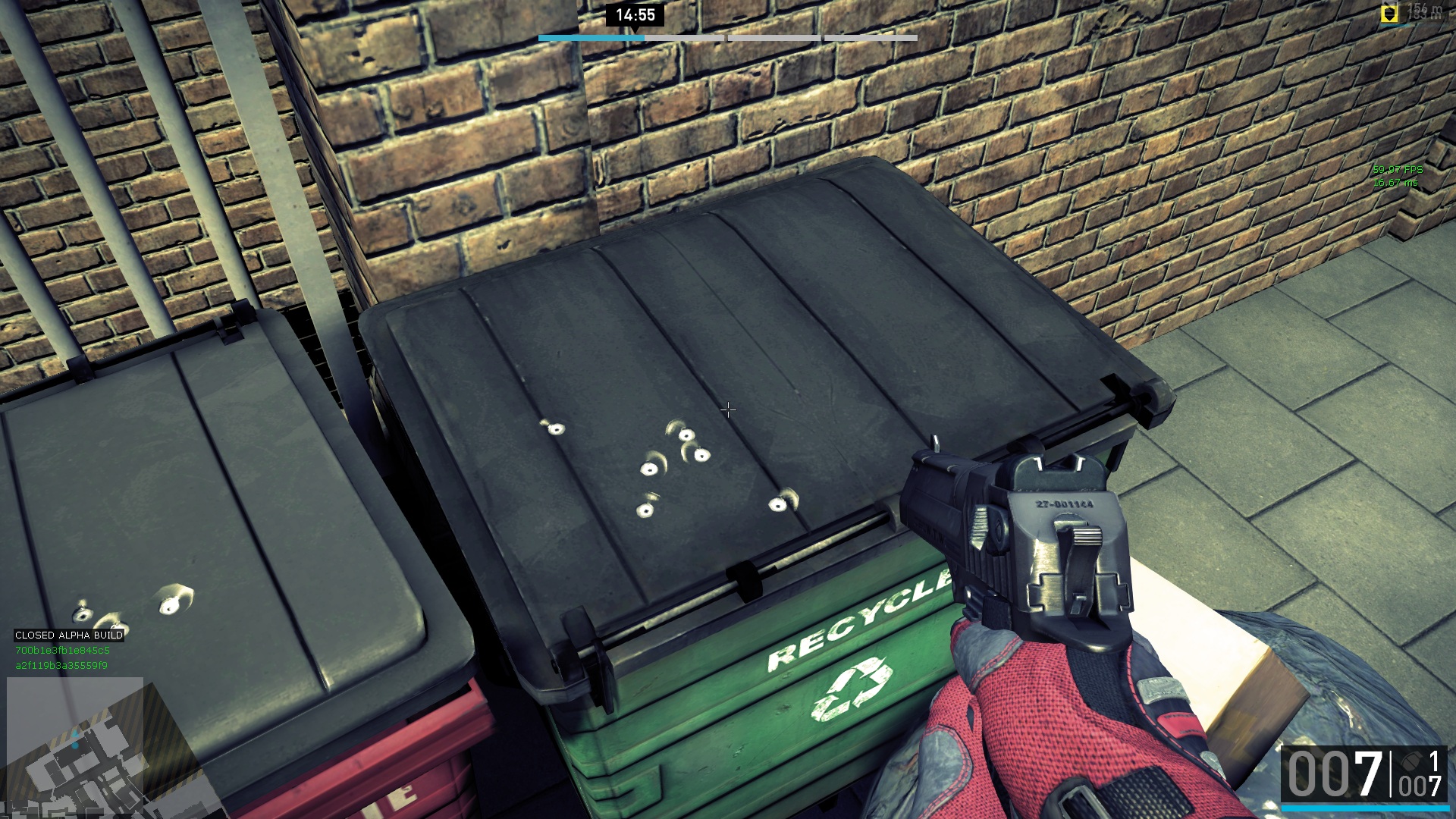Image resolution: width=1456 pixels, height=819 pixels.
Task: Select the yellow objective marker icon
Action: [1389, 14]
